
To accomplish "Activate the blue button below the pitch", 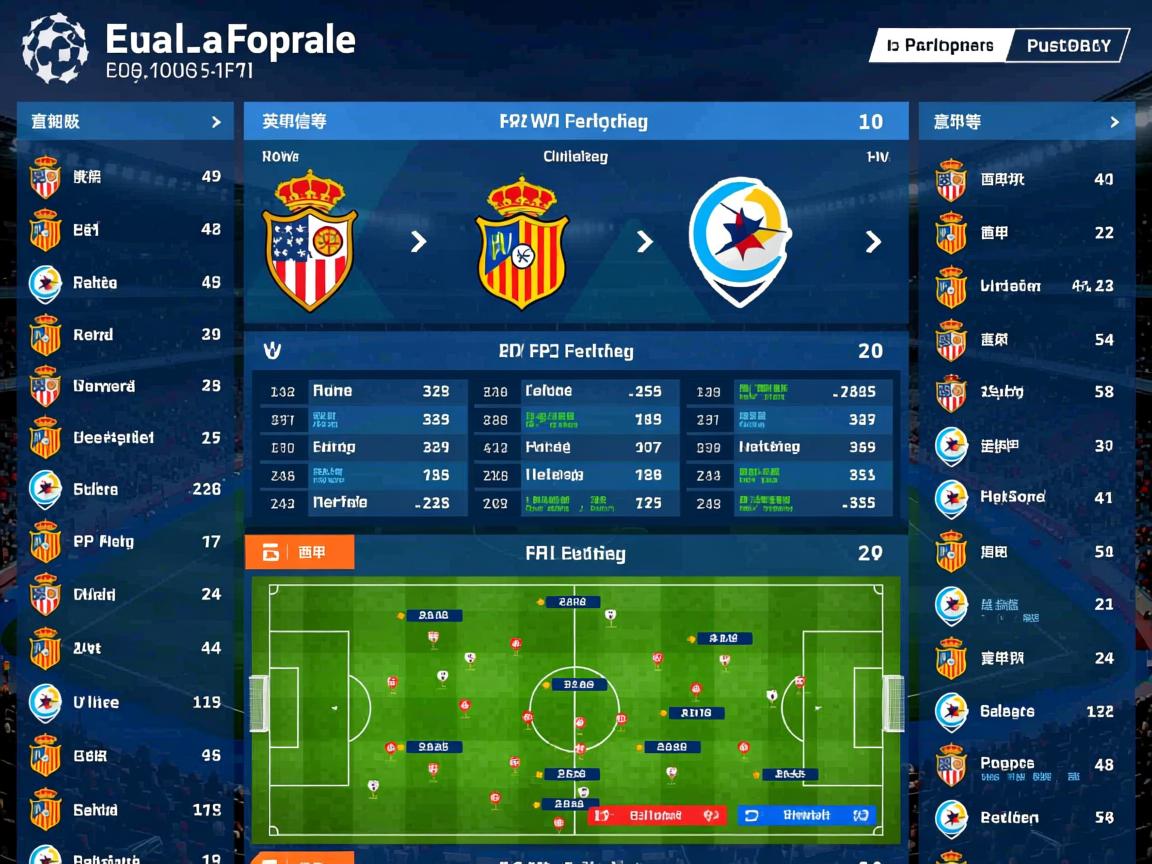I will (806, 815).
